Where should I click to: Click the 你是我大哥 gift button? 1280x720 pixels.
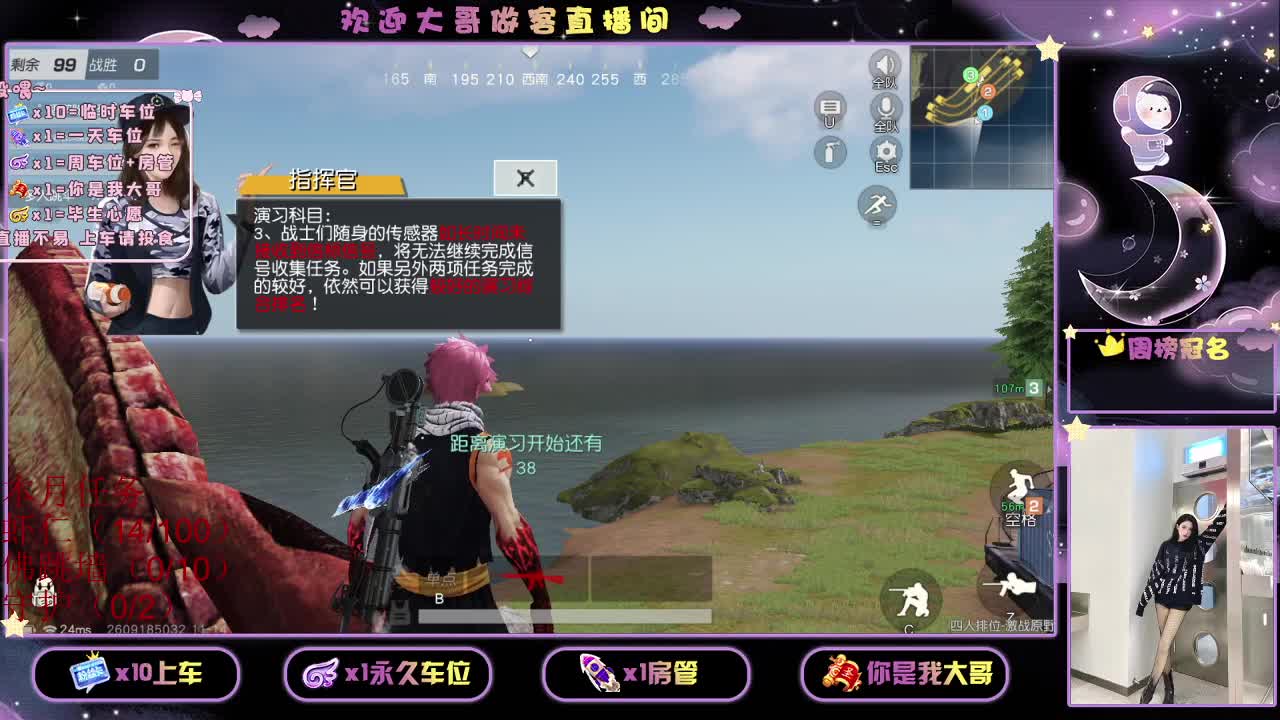tap(906, 674)
